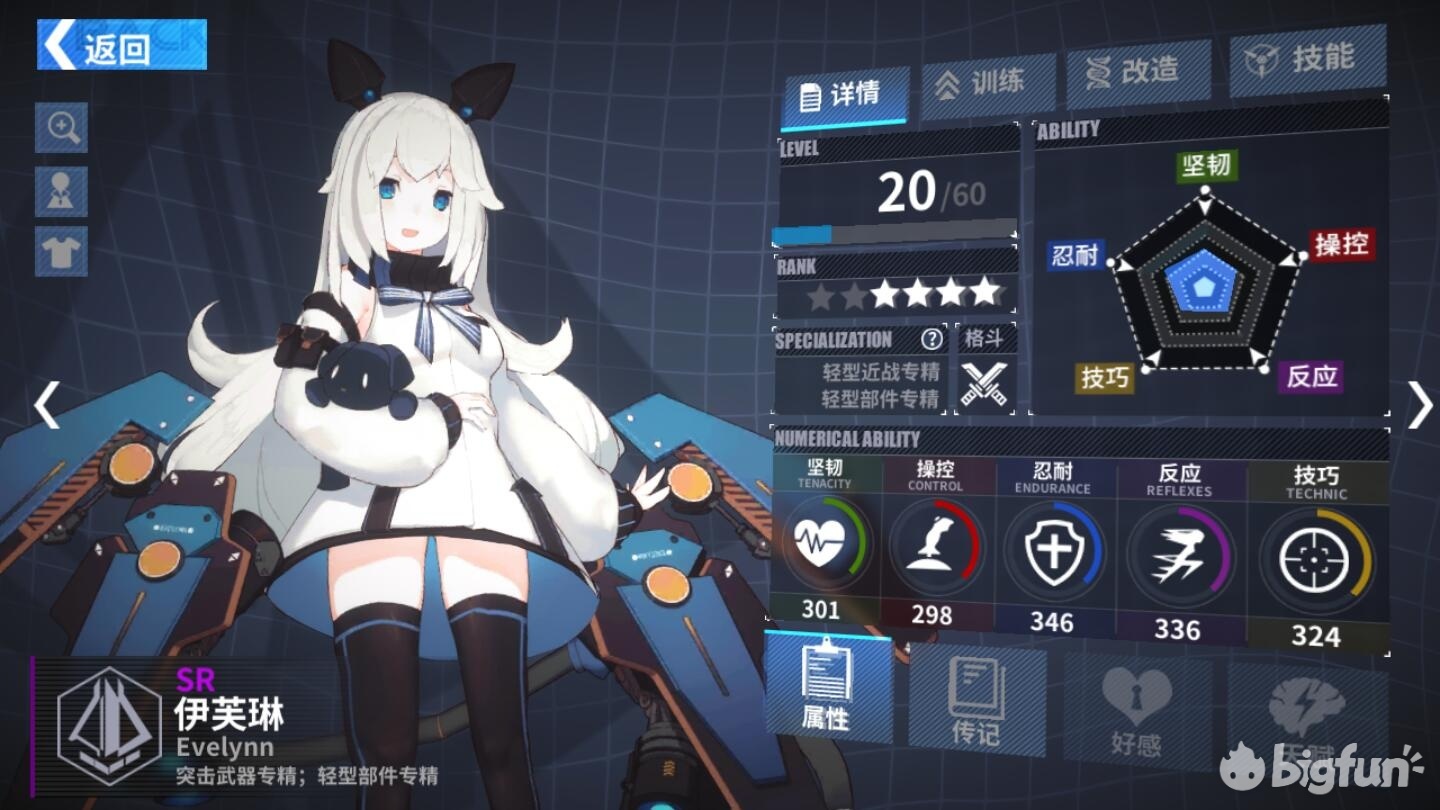Open the 传记 biography tab

(x=975, y=700)
